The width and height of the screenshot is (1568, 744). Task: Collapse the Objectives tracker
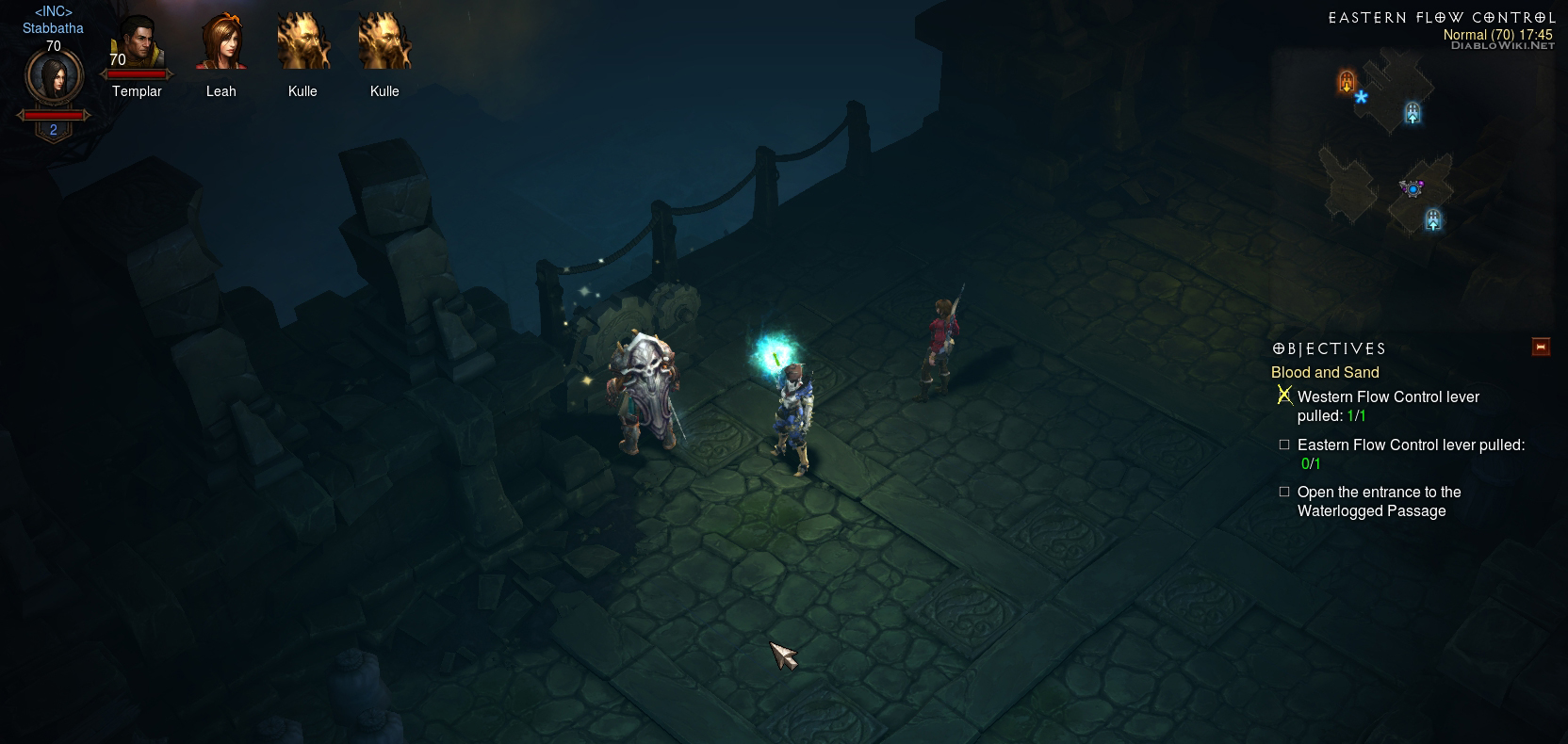pyautogui.click(x=1541, y=347)
